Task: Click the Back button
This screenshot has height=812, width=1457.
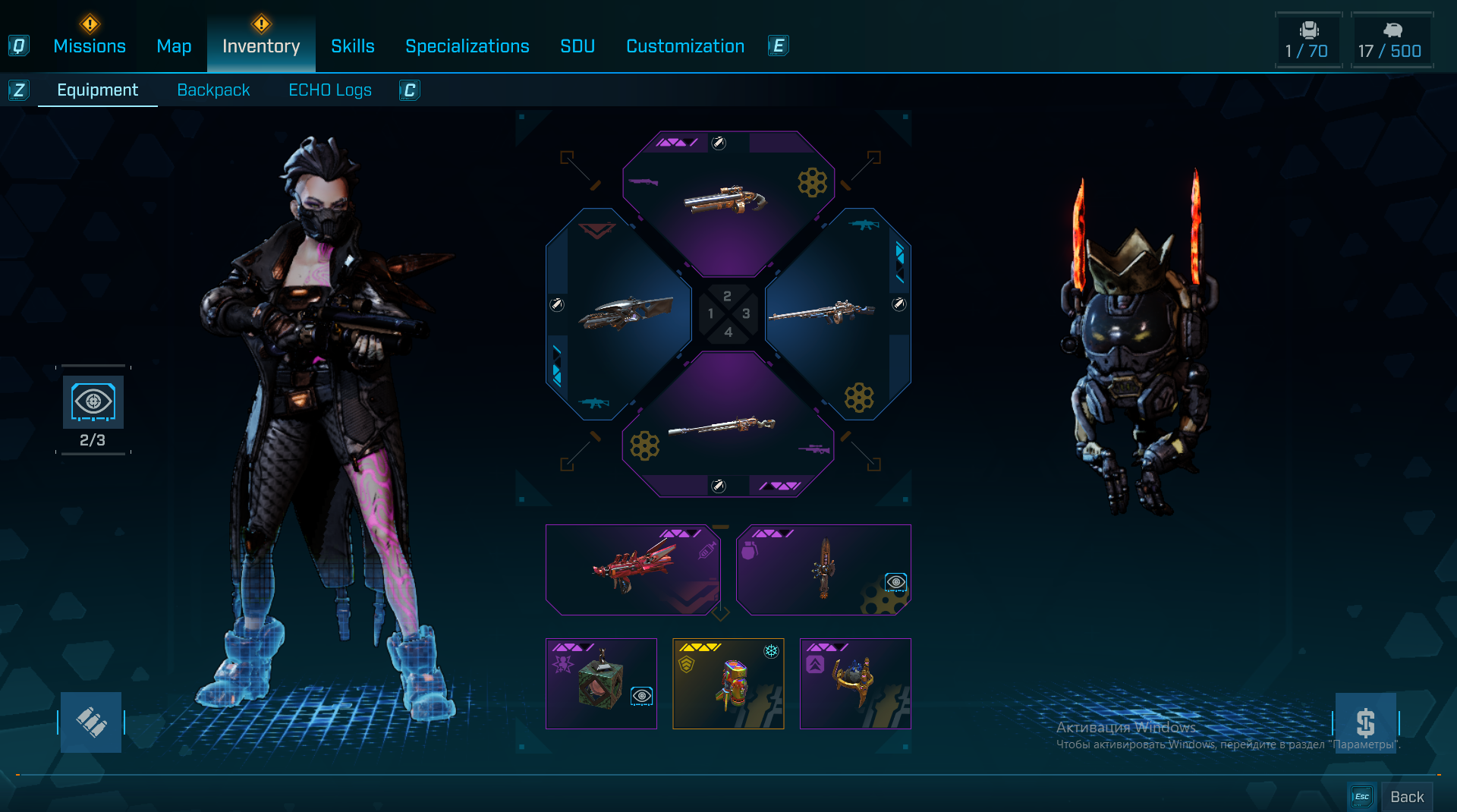Action: click(x=1406, y=796)
